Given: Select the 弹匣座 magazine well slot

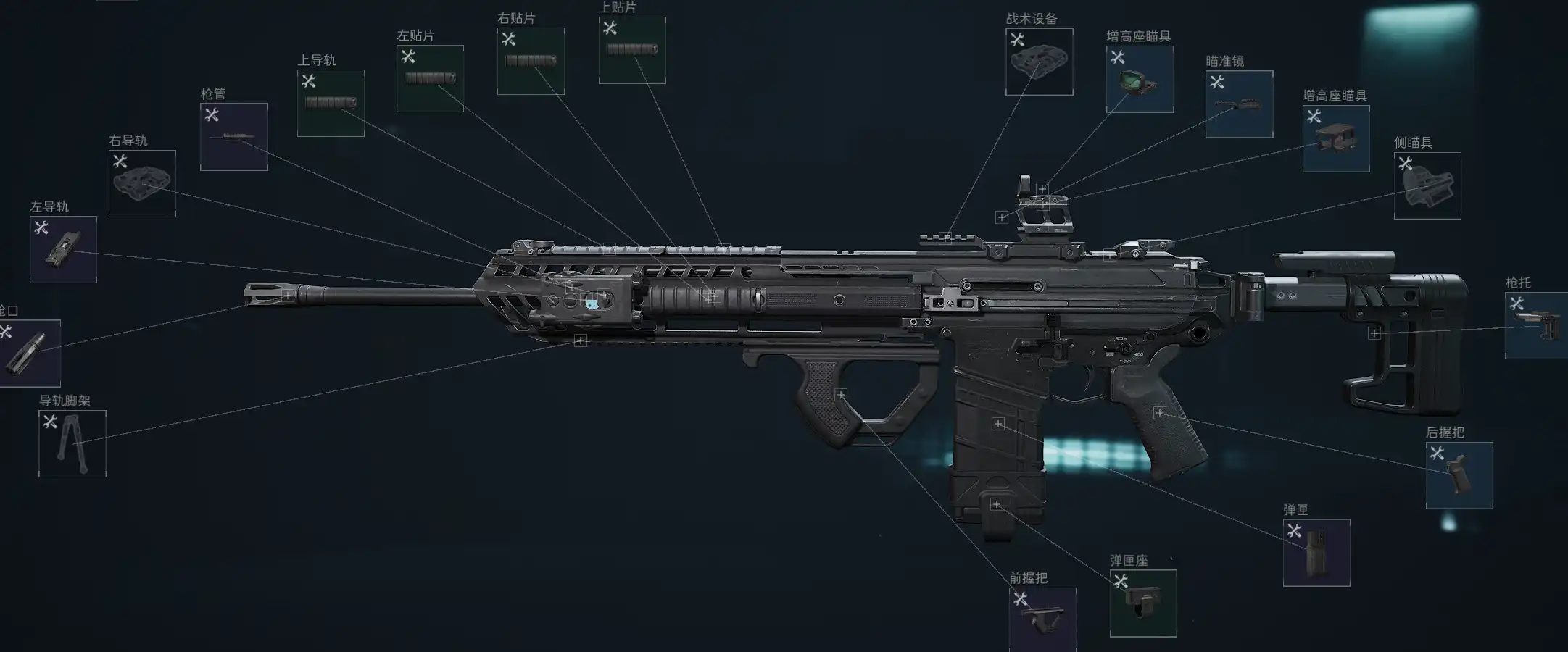Looking at the screenshot, I should pyautogui.click(x=1142, y=603).
